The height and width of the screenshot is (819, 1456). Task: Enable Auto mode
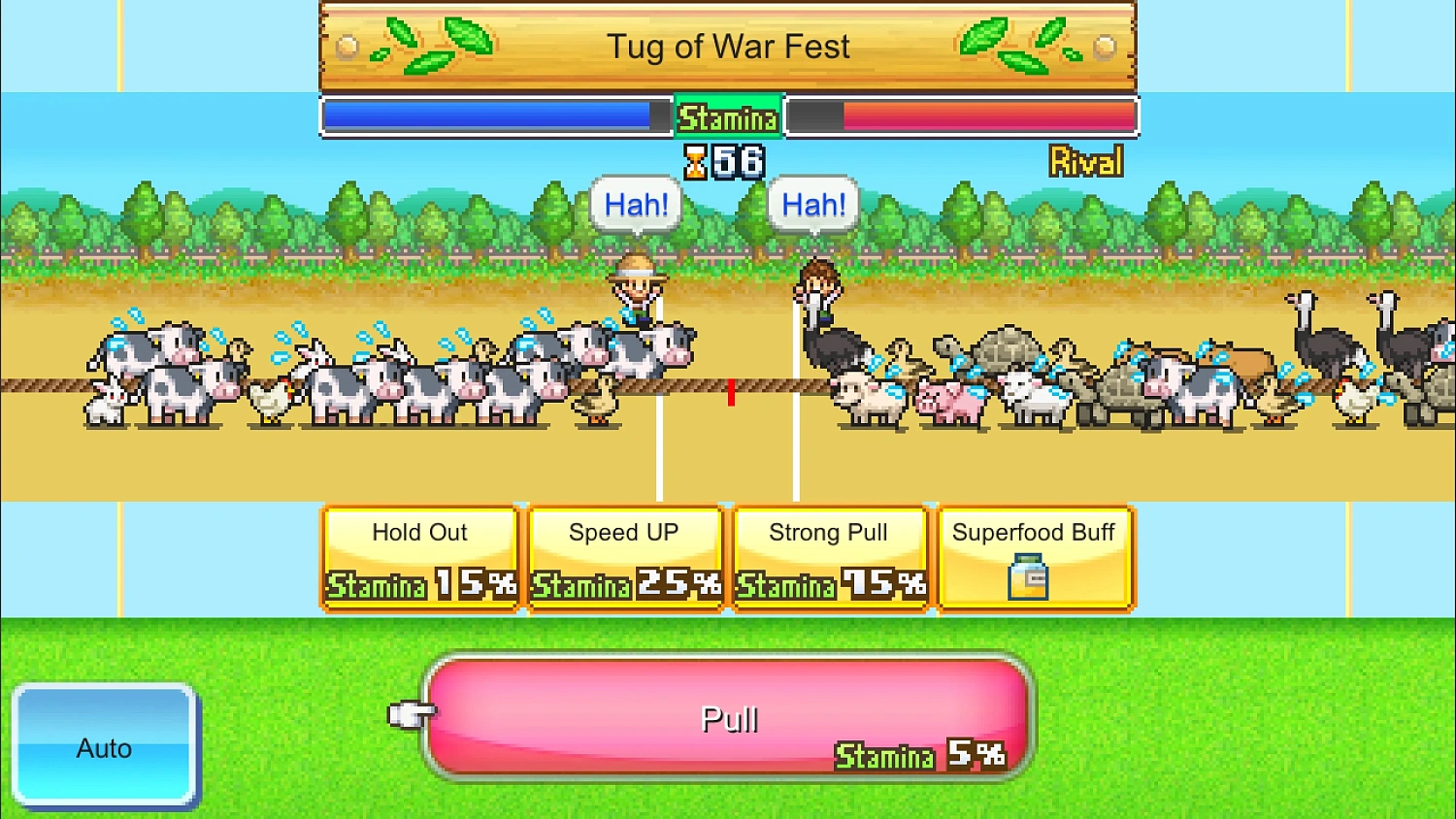105,747
